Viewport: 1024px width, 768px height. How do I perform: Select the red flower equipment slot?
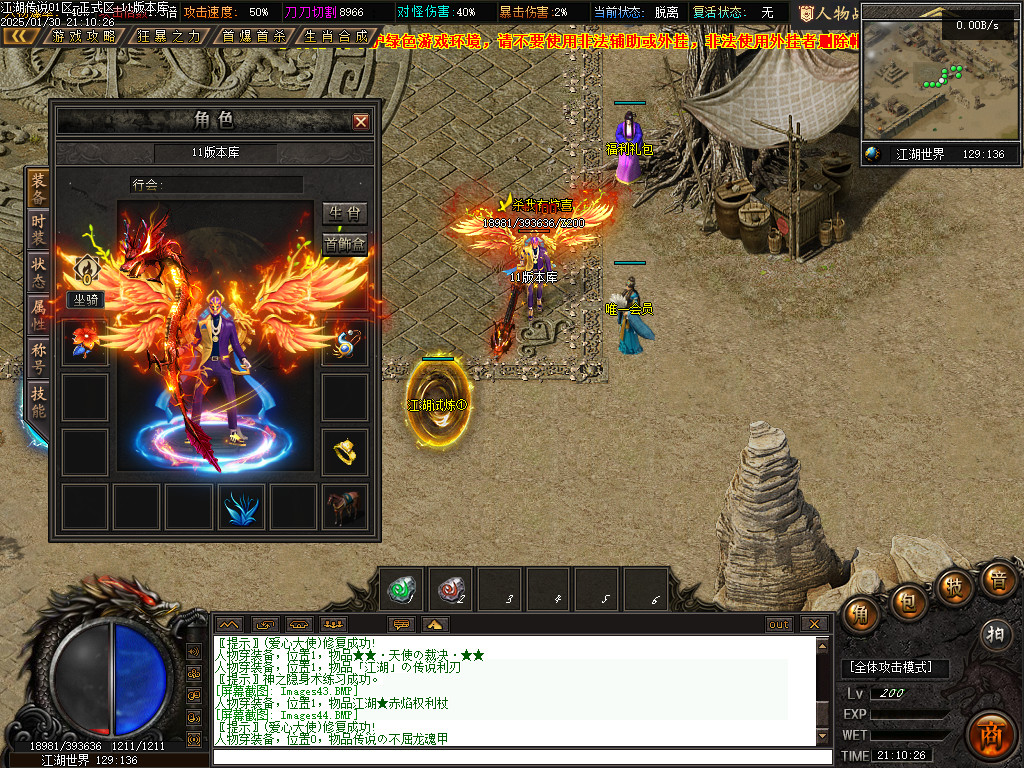tap(85, 342)
